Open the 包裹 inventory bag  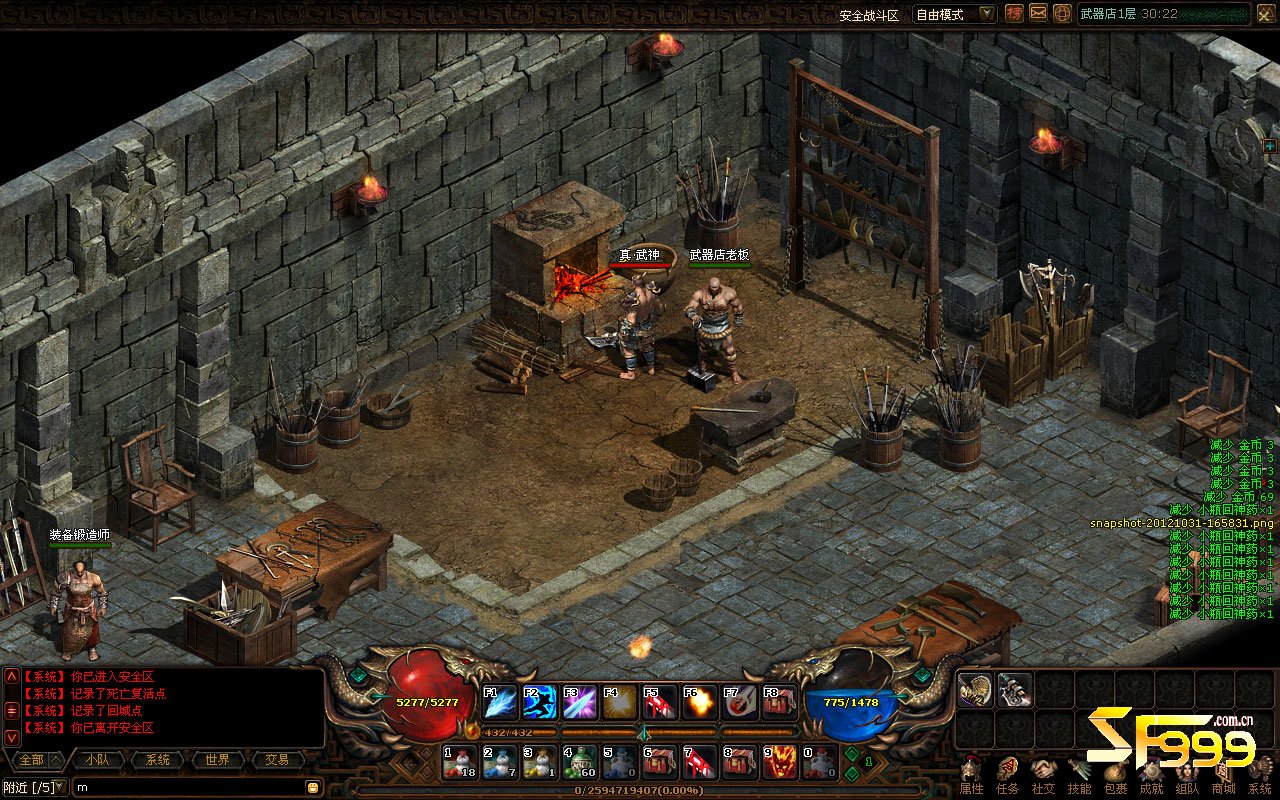pos(1115,776)
